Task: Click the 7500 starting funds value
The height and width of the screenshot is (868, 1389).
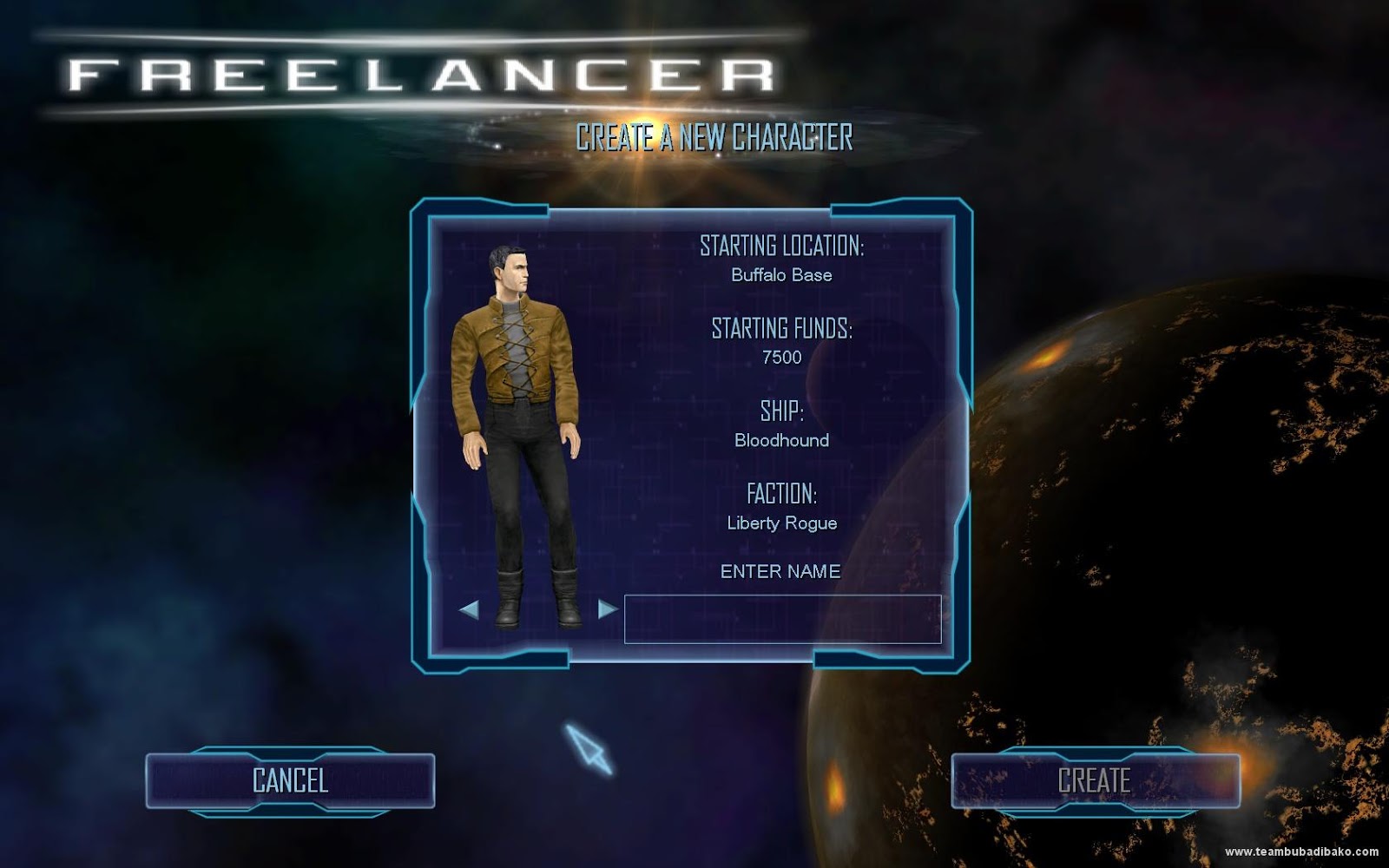Action: click(782, 358)
